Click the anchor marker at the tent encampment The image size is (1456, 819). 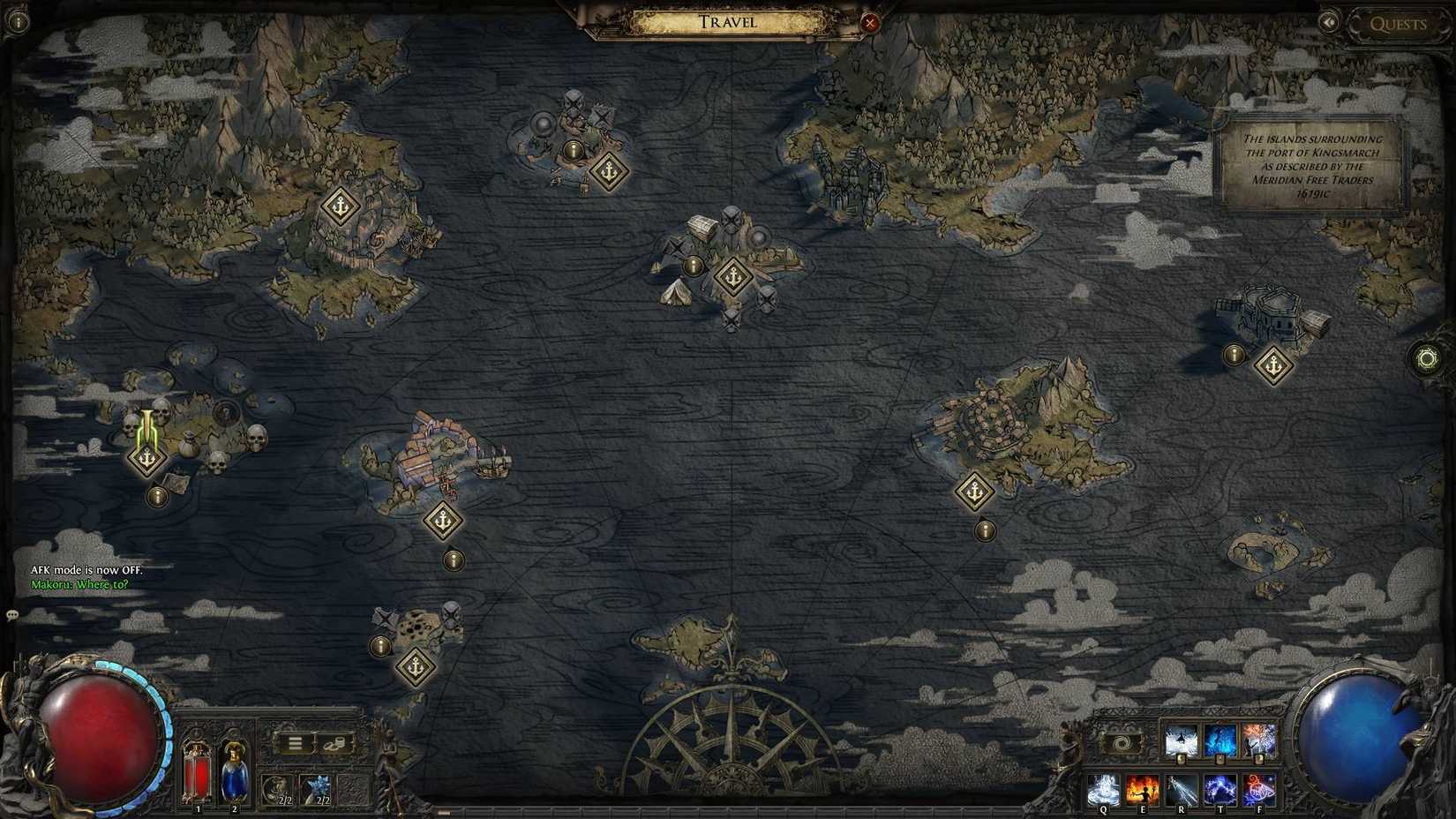[732, 275]
